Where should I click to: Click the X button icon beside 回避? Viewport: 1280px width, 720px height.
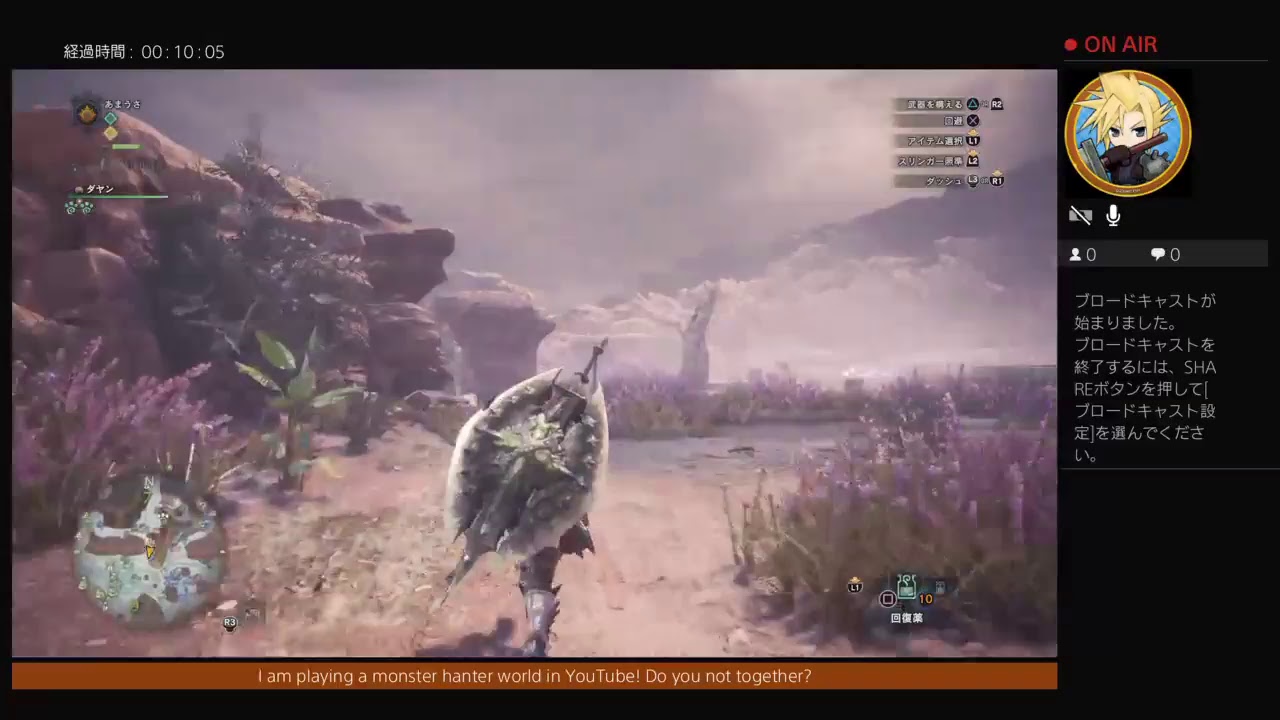pos(973,120)
